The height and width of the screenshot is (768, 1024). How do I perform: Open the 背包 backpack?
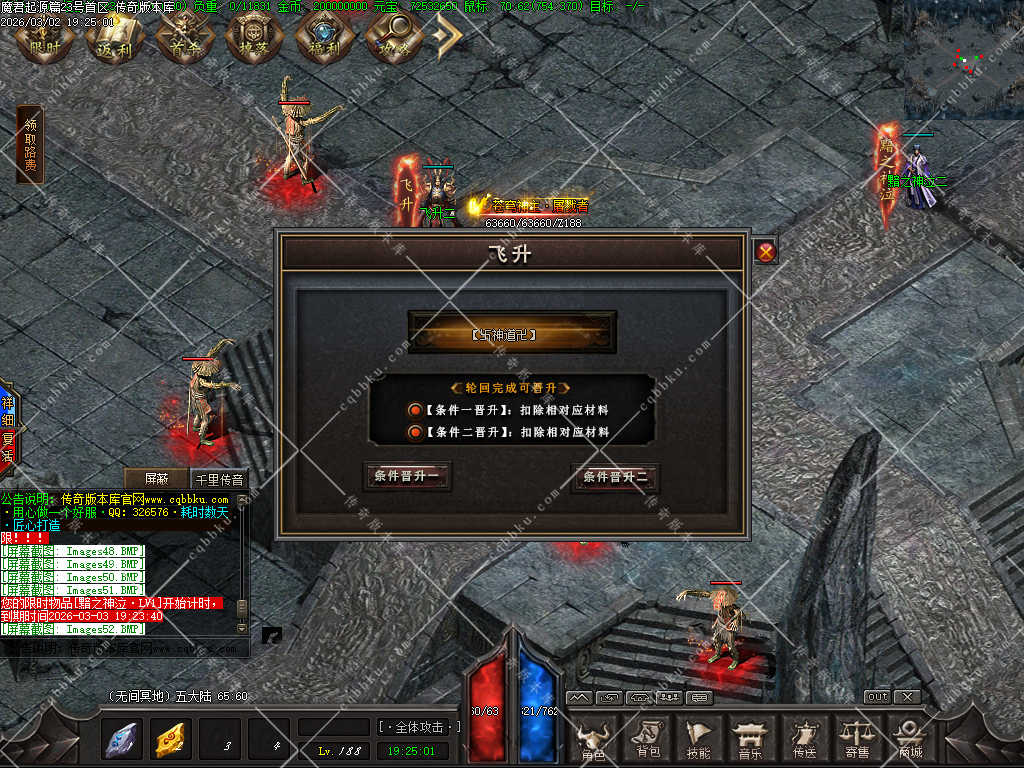click(647, 740)
